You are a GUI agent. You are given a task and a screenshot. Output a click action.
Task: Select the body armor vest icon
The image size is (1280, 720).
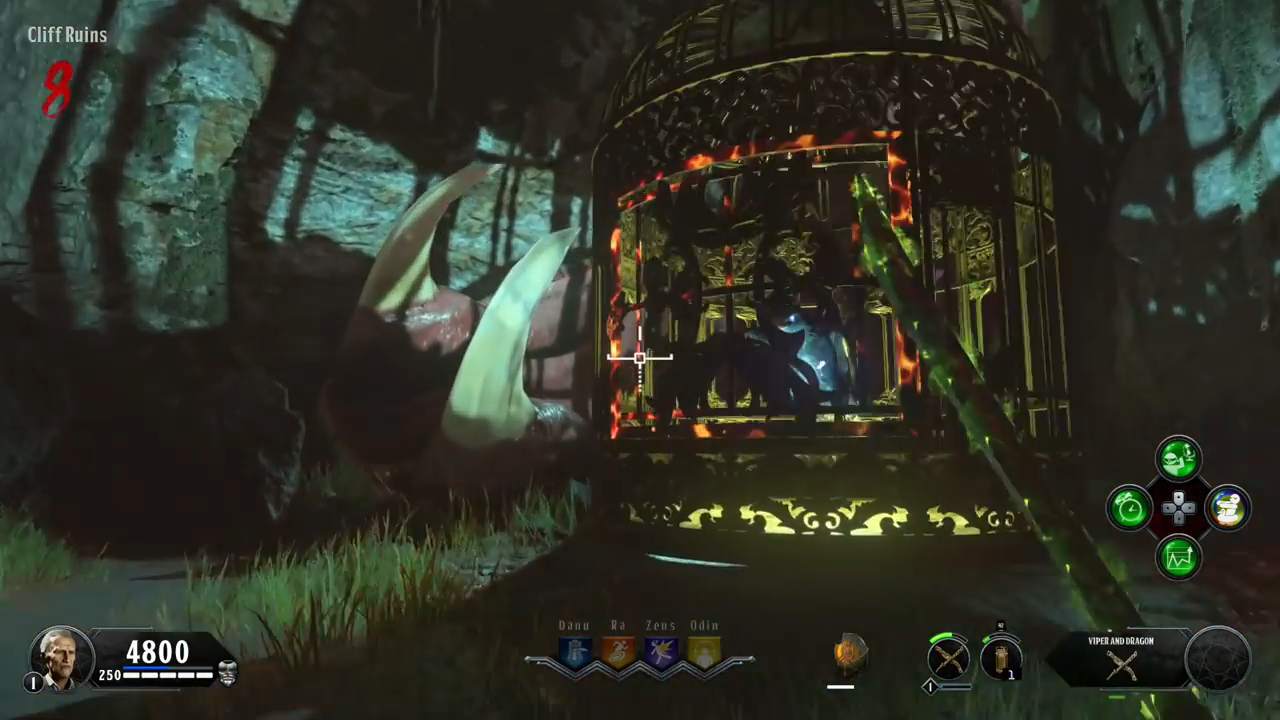point(227,673)
